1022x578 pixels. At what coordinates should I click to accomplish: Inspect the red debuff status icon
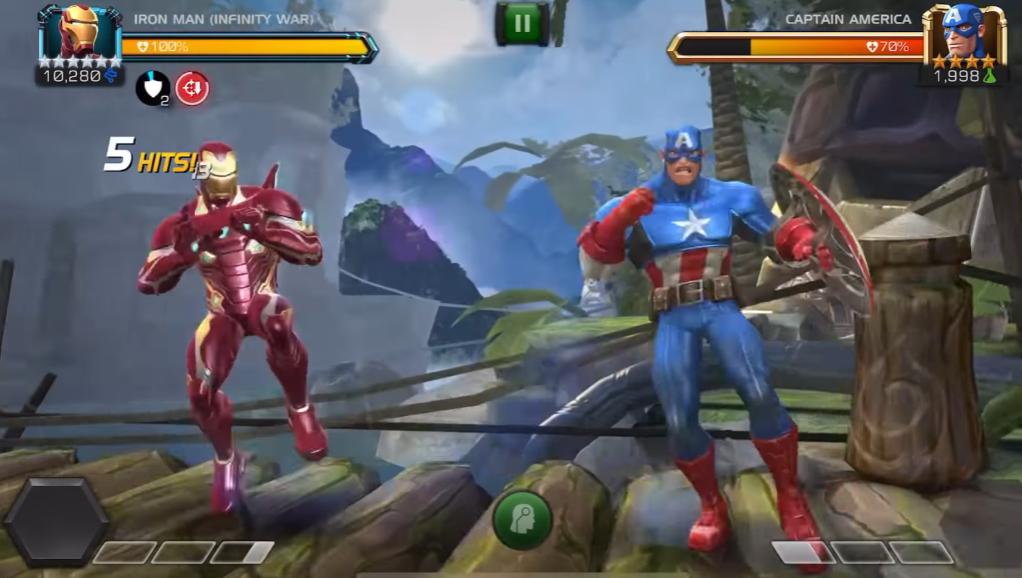click(192, 88)
